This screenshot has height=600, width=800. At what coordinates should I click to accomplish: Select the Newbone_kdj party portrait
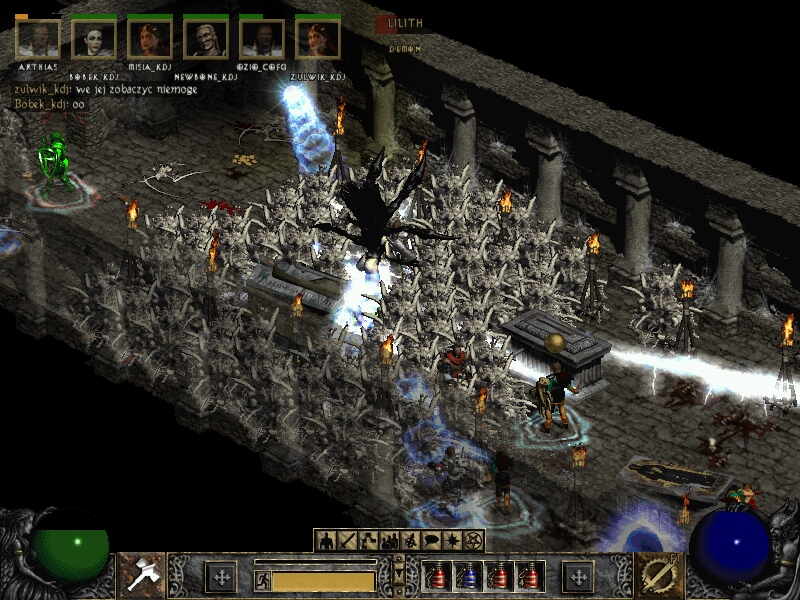[x=206, y=39]
